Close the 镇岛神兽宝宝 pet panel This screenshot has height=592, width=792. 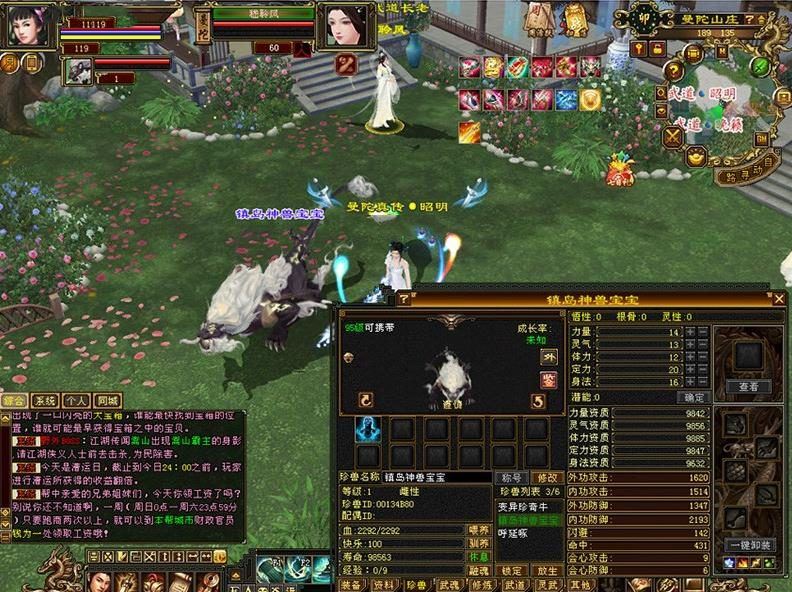(x=779, y=299)
